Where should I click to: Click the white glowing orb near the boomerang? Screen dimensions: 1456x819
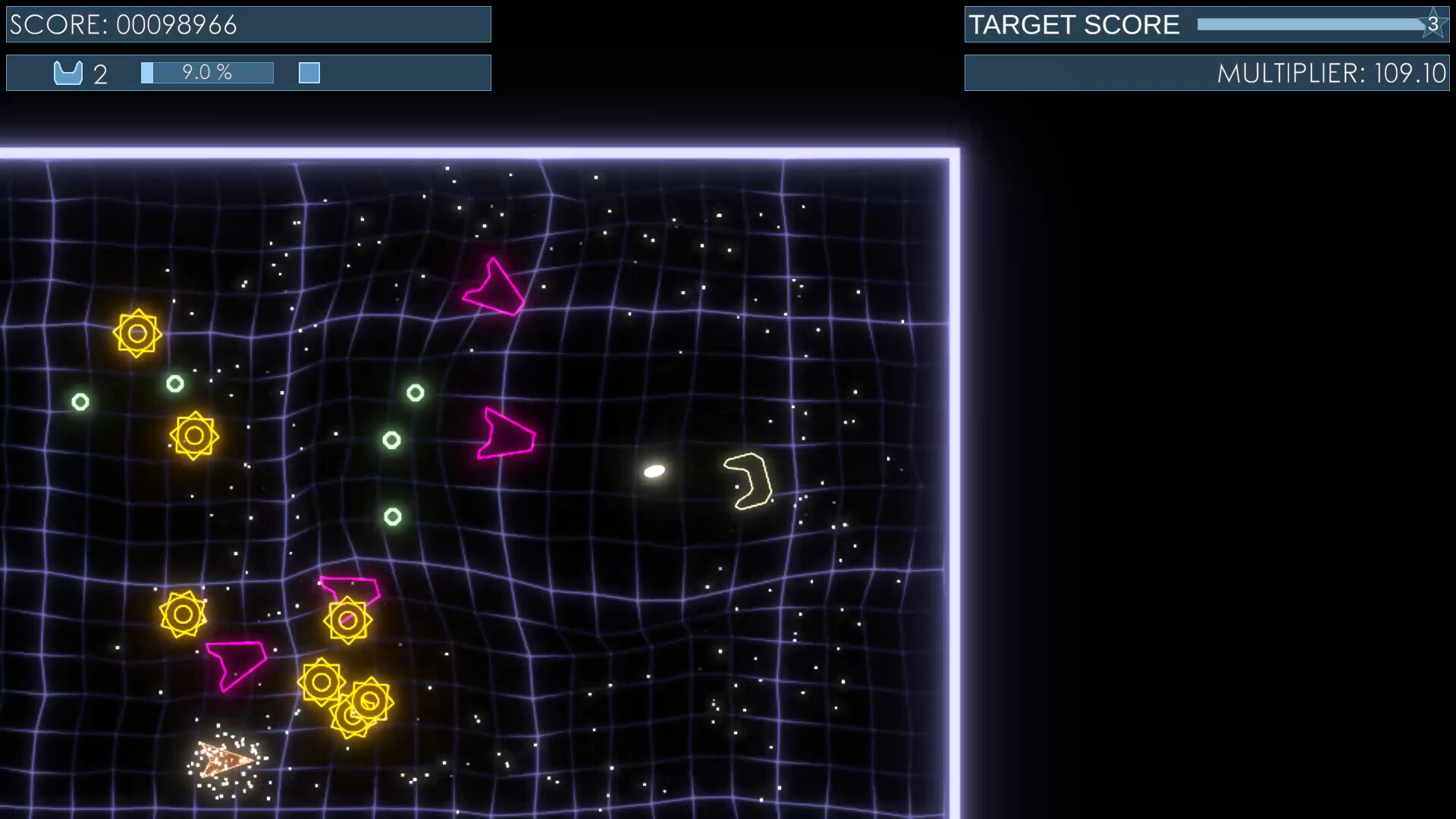pos(655,470)
